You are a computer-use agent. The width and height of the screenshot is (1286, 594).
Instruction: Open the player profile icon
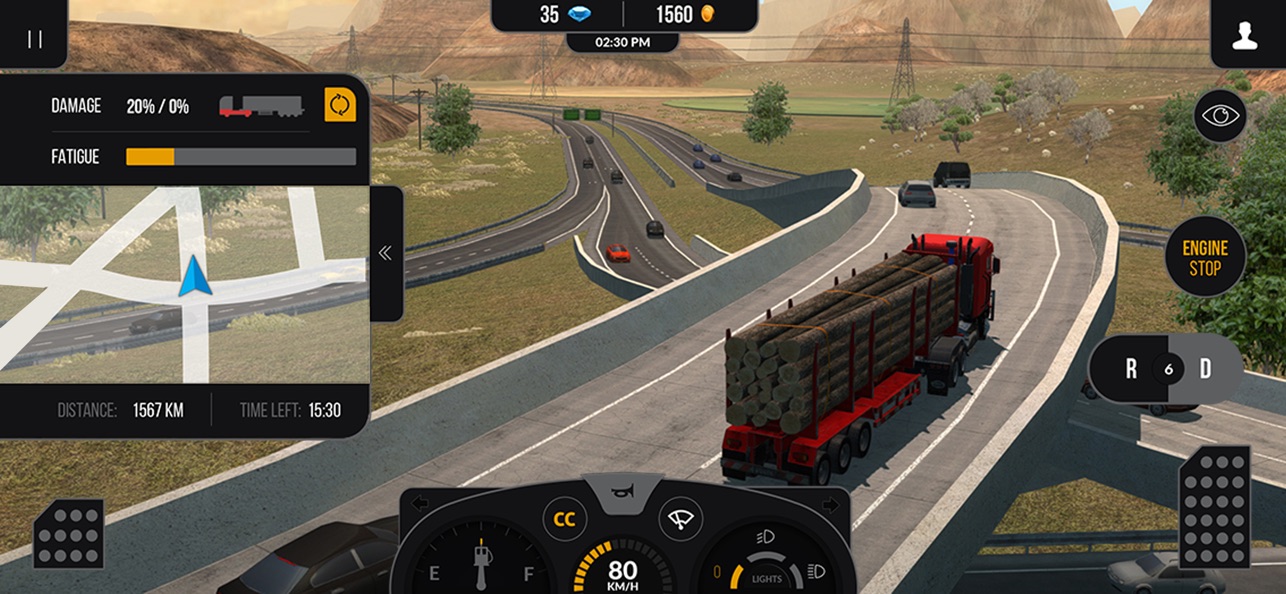(x=1244, y=38)
